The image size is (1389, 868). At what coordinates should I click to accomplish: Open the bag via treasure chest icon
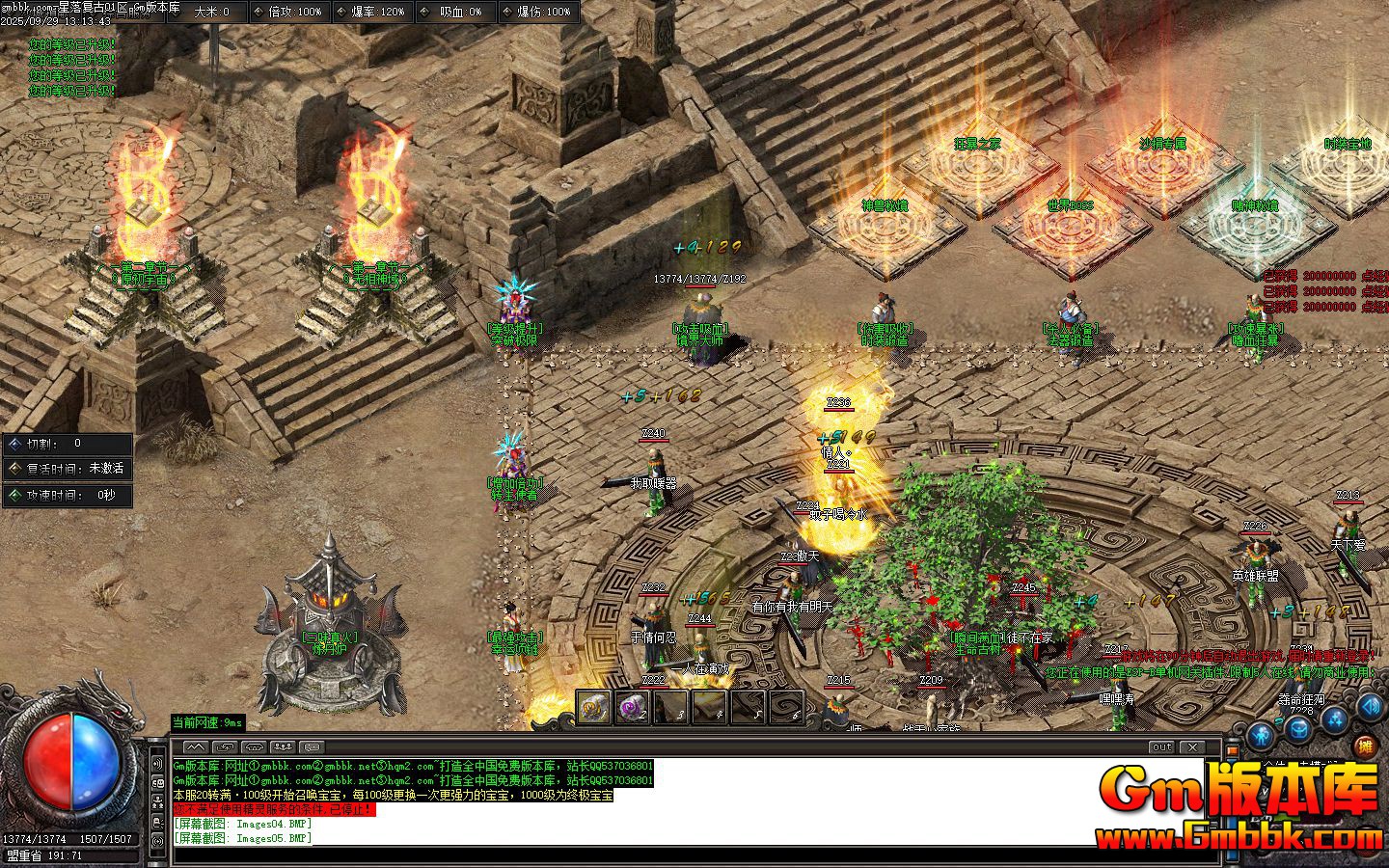pos(1297,730)
